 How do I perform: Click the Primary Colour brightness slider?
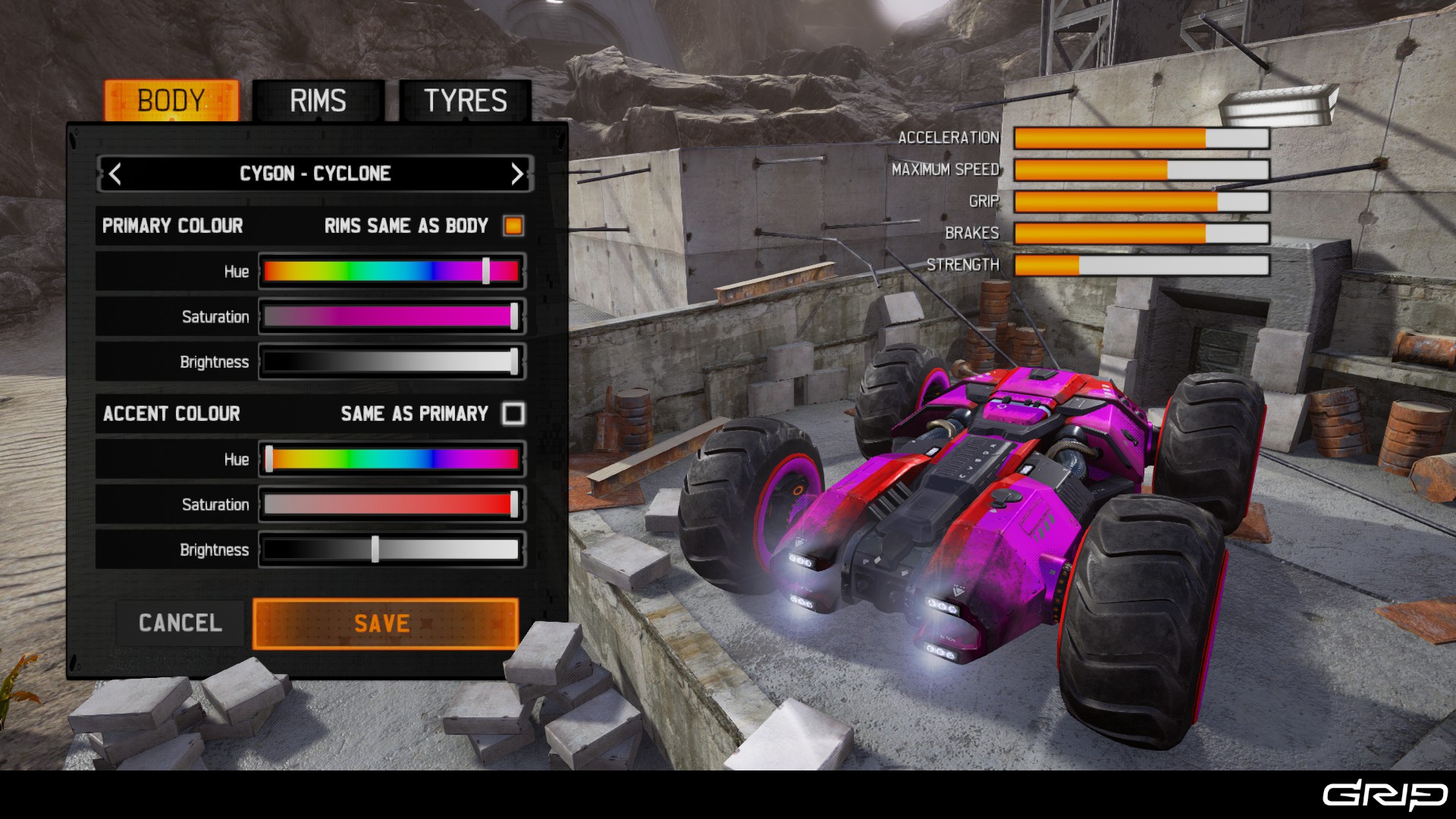391,362
